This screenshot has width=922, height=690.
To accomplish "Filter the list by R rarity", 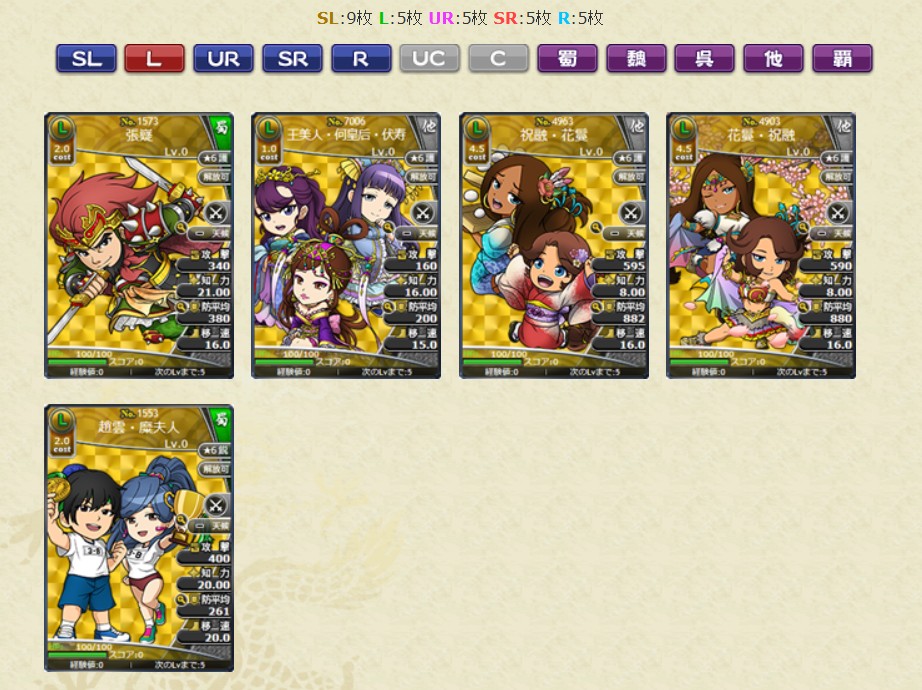I will point(360,59).
